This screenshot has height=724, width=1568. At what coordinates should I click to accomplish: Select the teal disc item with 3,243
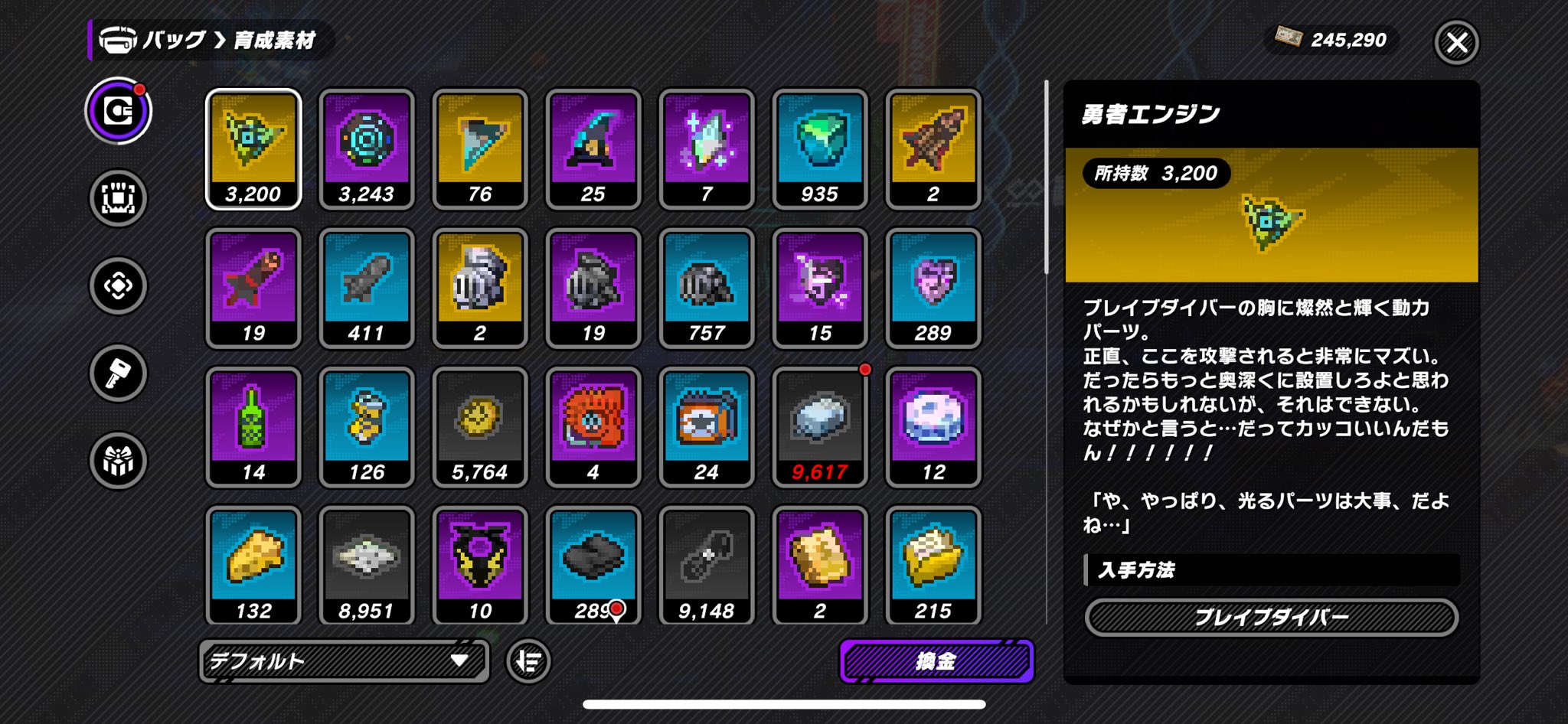click(367, 148)
